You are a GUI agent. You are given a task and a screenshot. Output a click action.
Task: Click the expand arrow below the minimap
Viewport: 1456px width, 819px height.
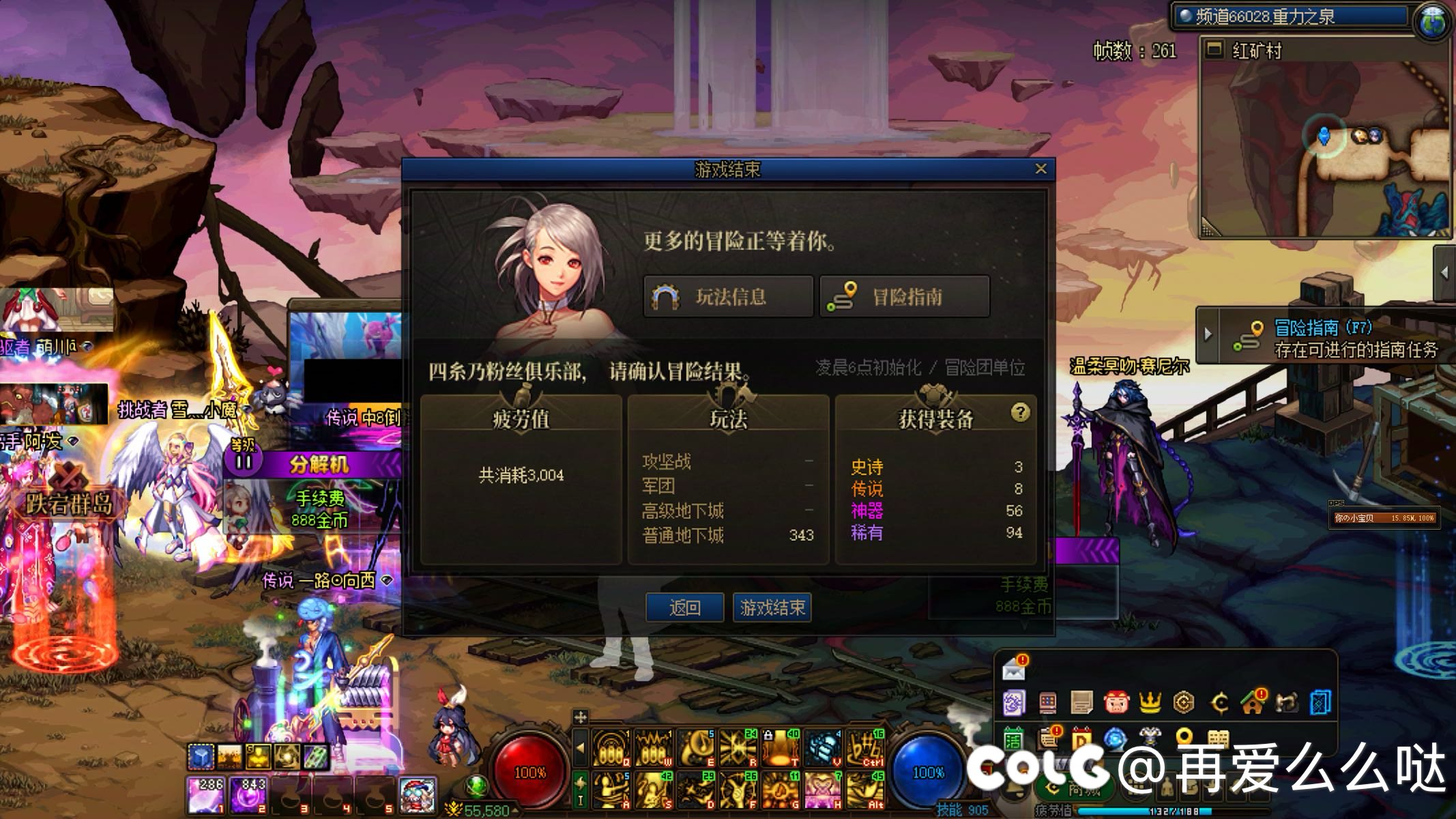1445,272
